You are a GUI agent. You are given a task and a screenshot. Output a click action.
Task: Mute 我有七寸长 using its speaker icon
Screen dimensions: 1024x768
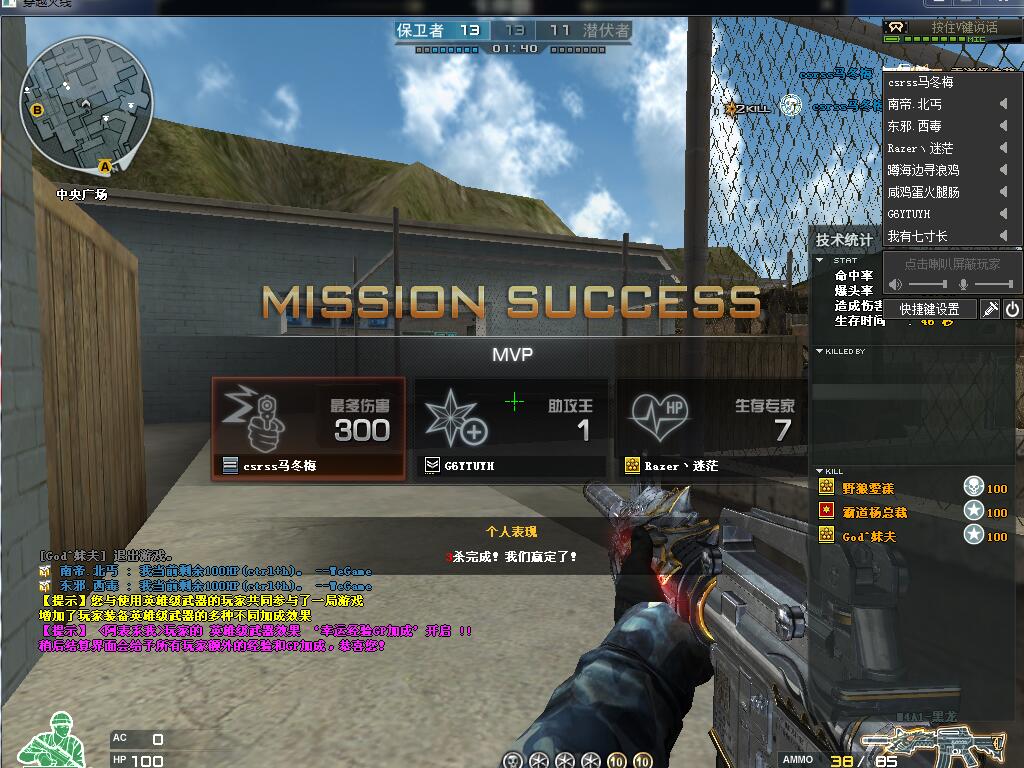[x=1003, y=236]
